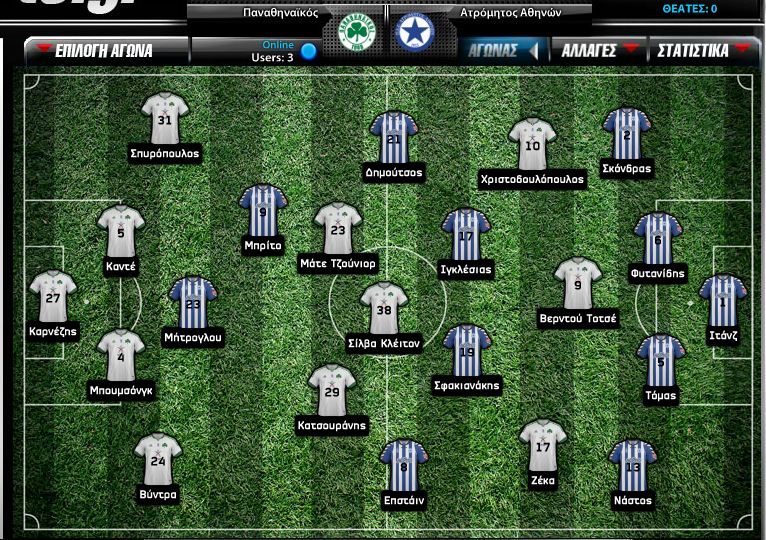Open the ΕΠΙΛΟΓΗ ΑΓΩΝΑ match selector
This screenshot has height=540, width=766.
[x=105, y=50]
